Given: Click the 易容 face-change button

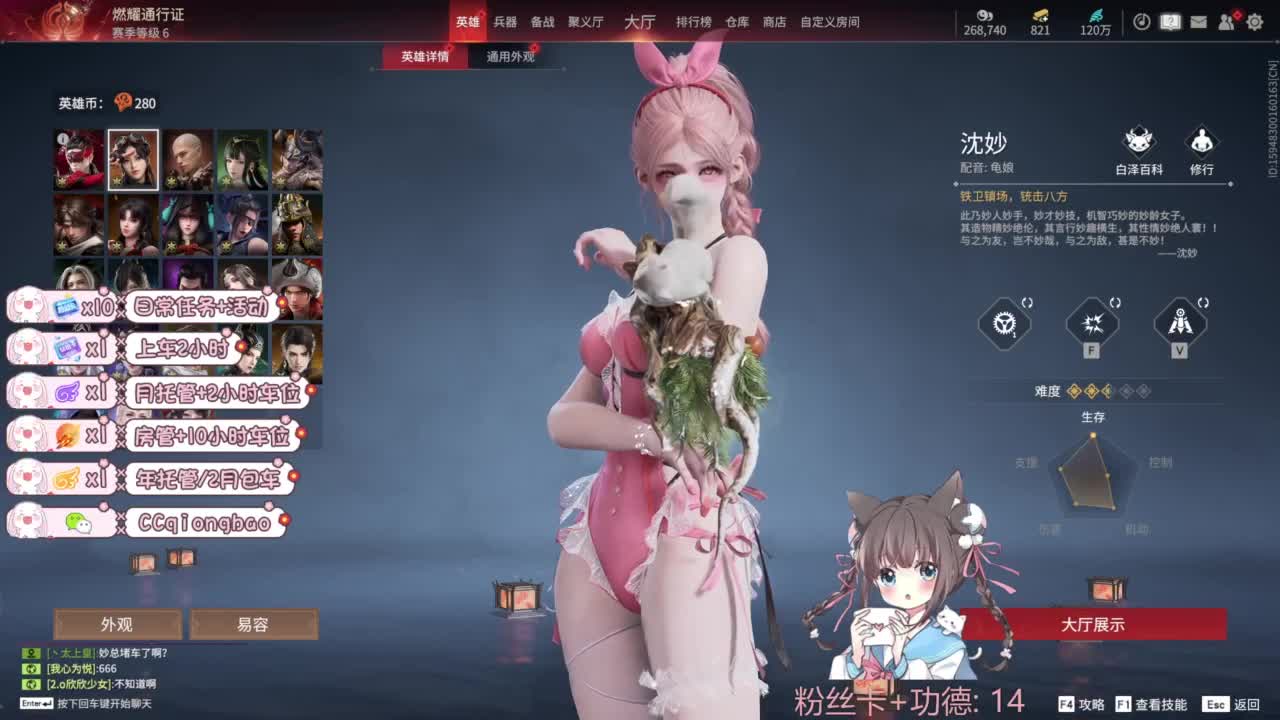Looking at the screenshot, I should coord(254,624).
